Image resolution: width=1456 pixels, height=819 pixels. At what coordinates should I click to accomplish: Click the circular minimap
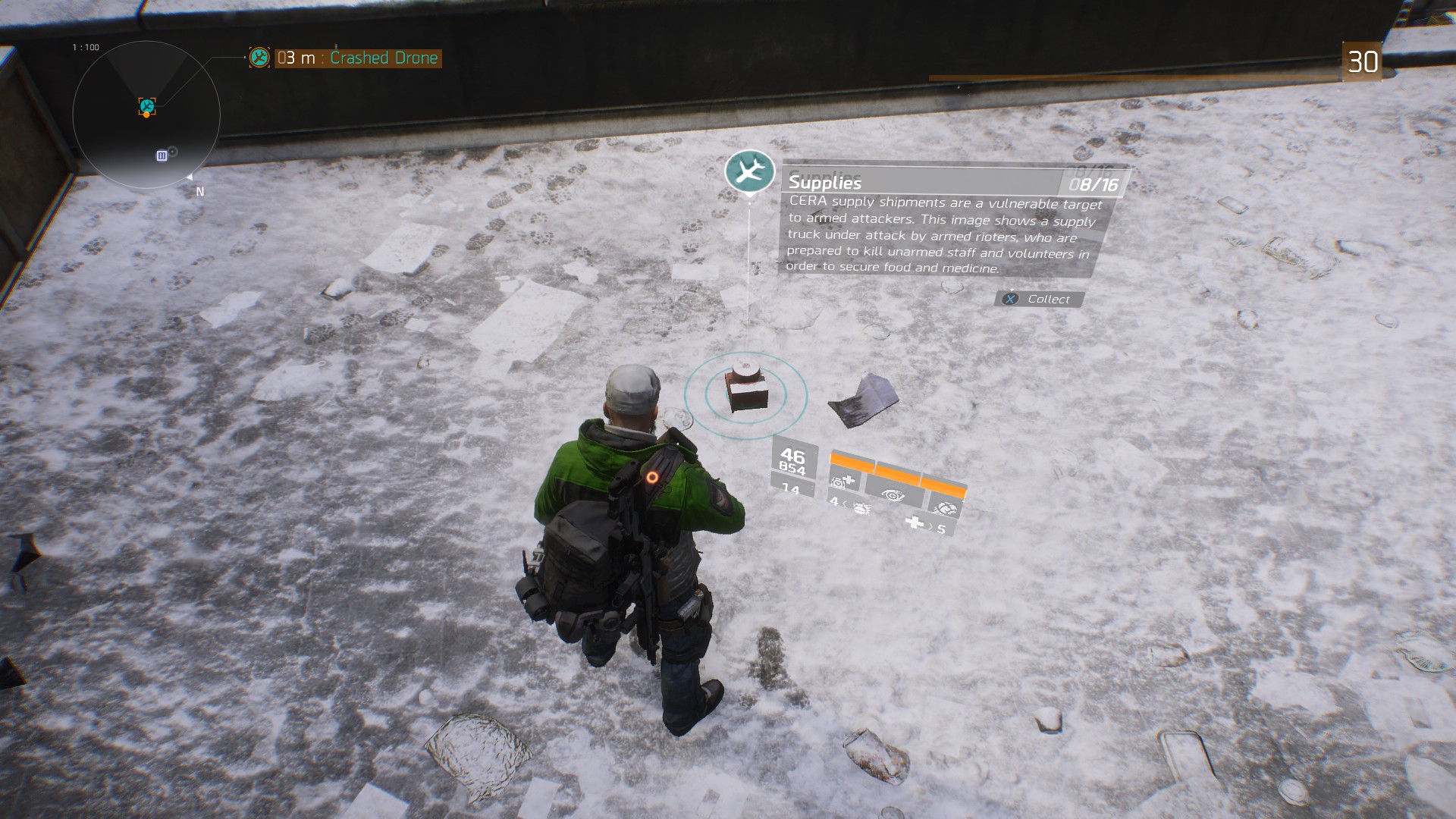[146, 115]
